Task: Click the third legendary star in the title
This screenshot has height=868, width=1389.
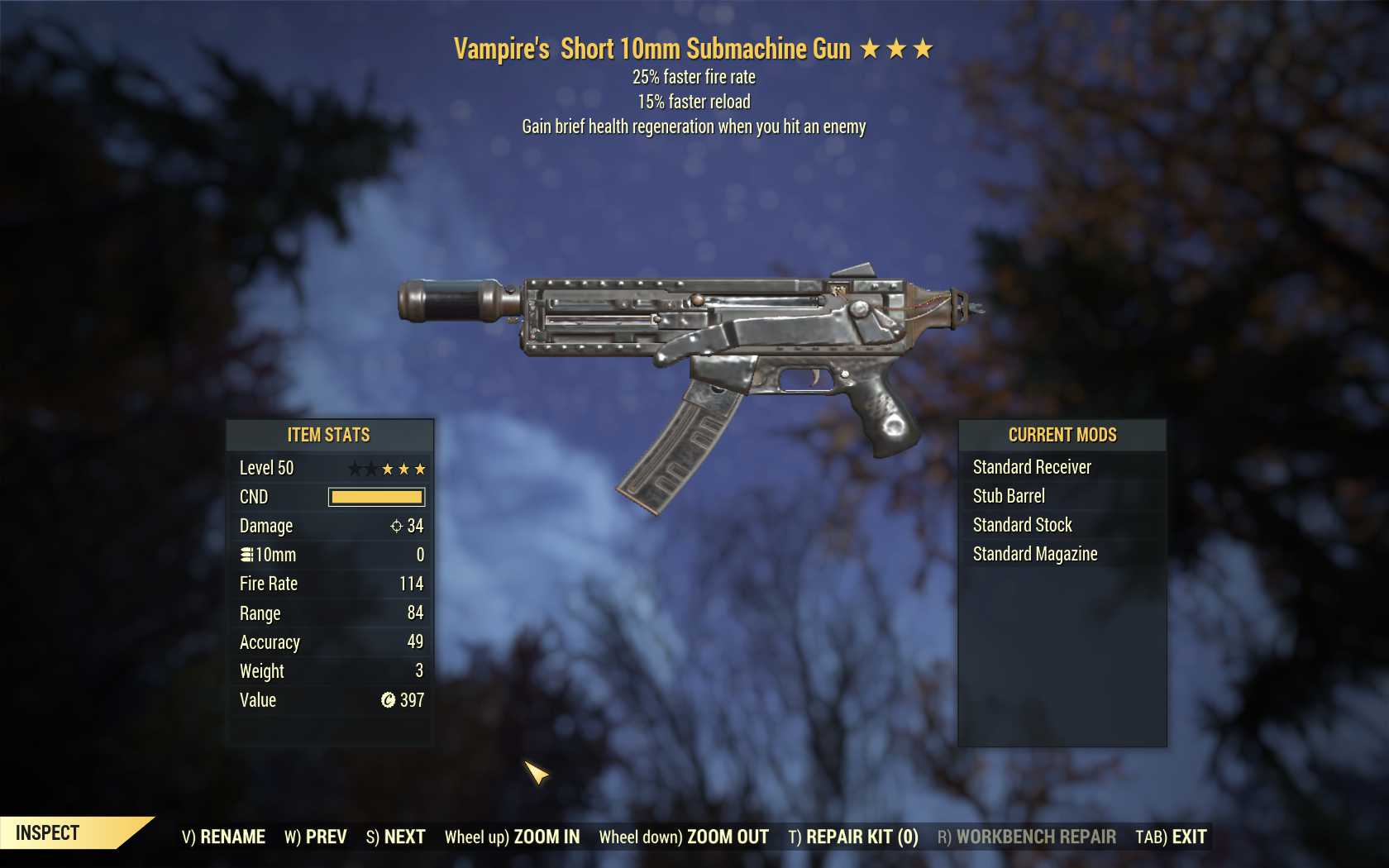Action: [x=924, y=49]
